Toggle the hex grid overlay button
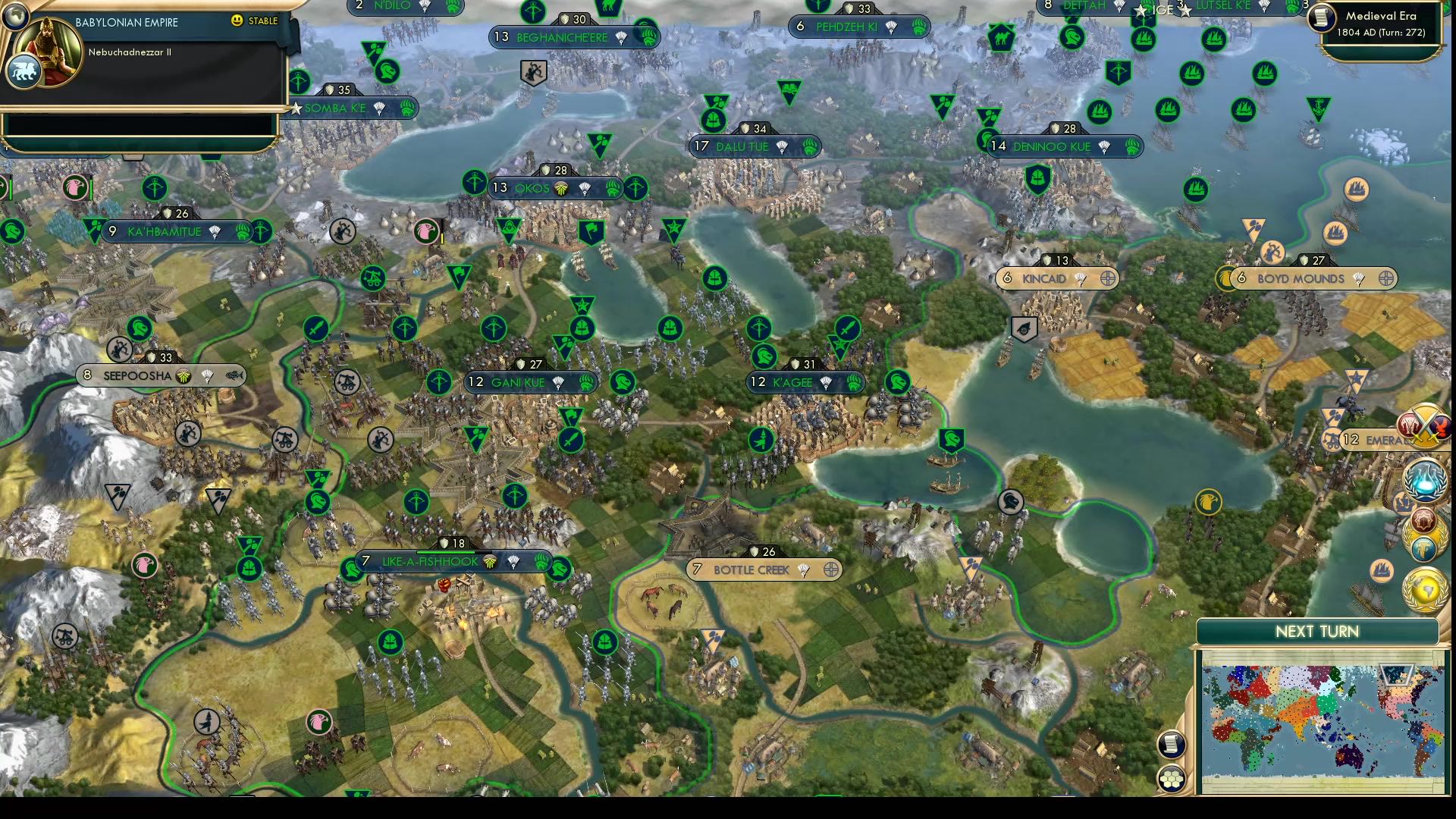 pyautogui.click(x=1172, y=778)
